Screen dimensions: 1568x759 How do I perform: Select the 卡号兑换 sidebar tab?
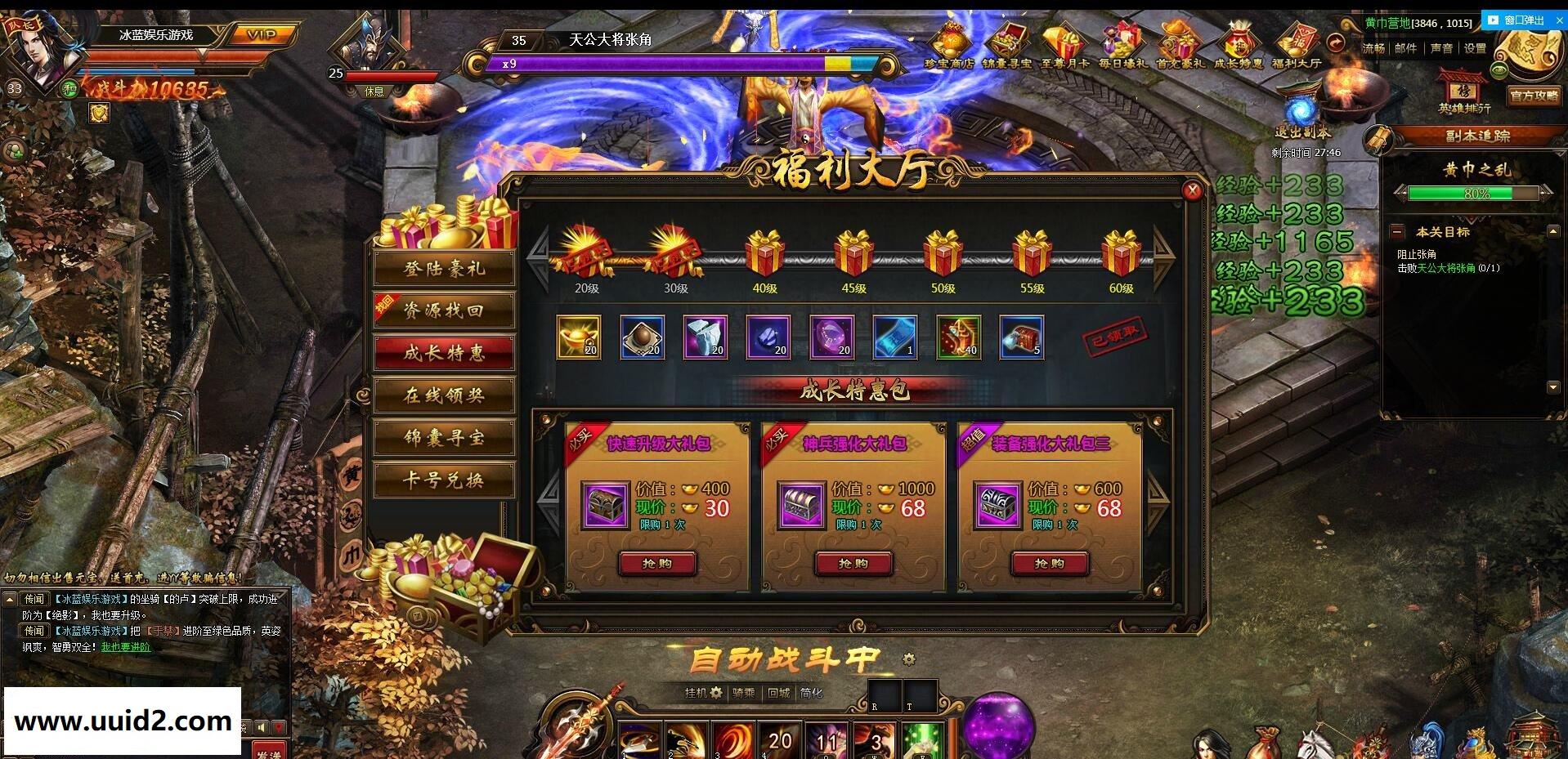coord(443,480)
